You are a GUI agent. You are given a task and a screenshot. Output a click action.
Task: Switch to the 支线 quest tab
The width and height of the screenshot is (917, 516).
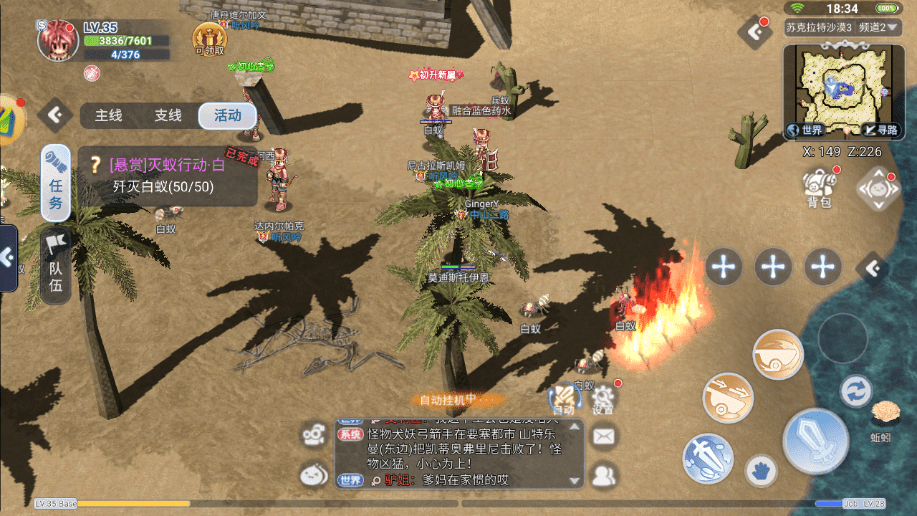click(168, 115)
